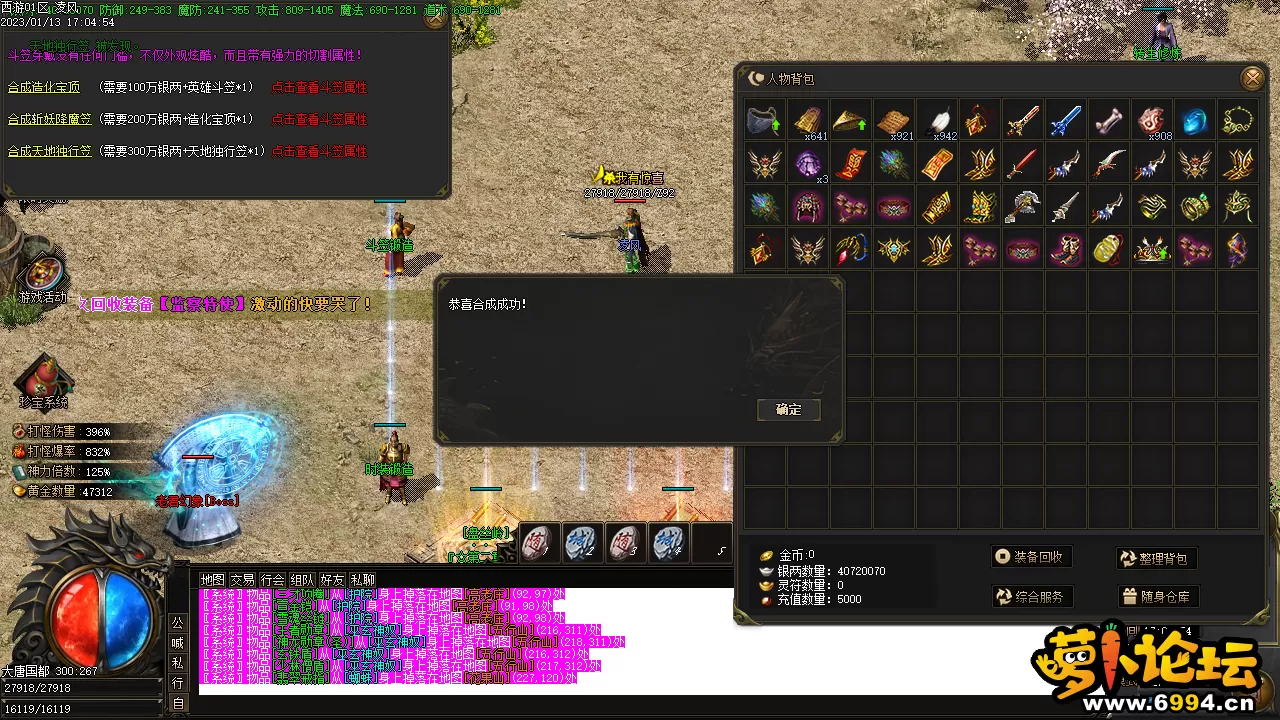Image resolution: width=1280 pixels, height=720 pixels.
Task: Click the 合成天地独行笠 synthesis link
Action: coord(49,152)
